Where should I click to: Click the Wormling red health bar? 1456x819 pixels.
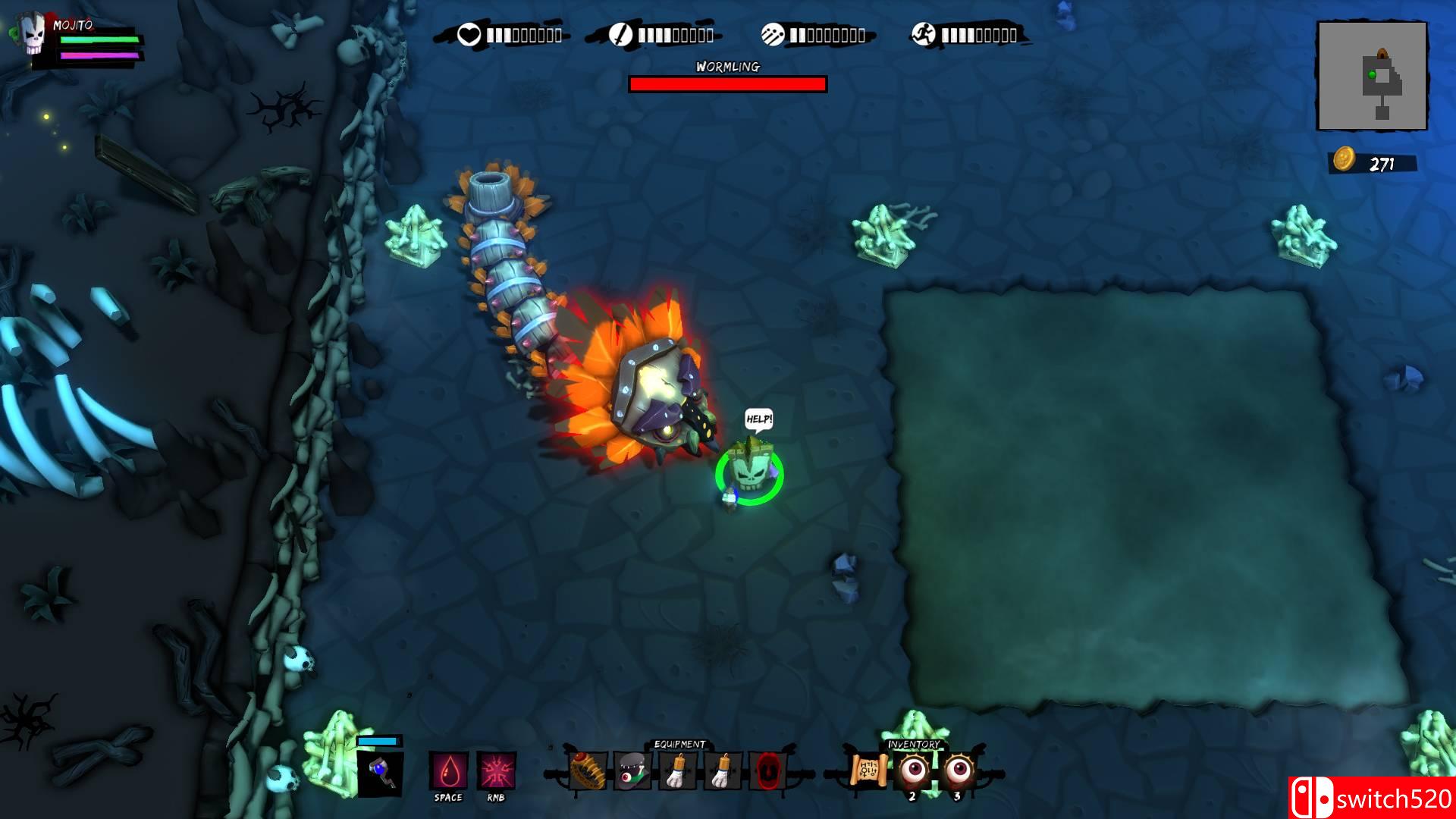coord(726,83)
